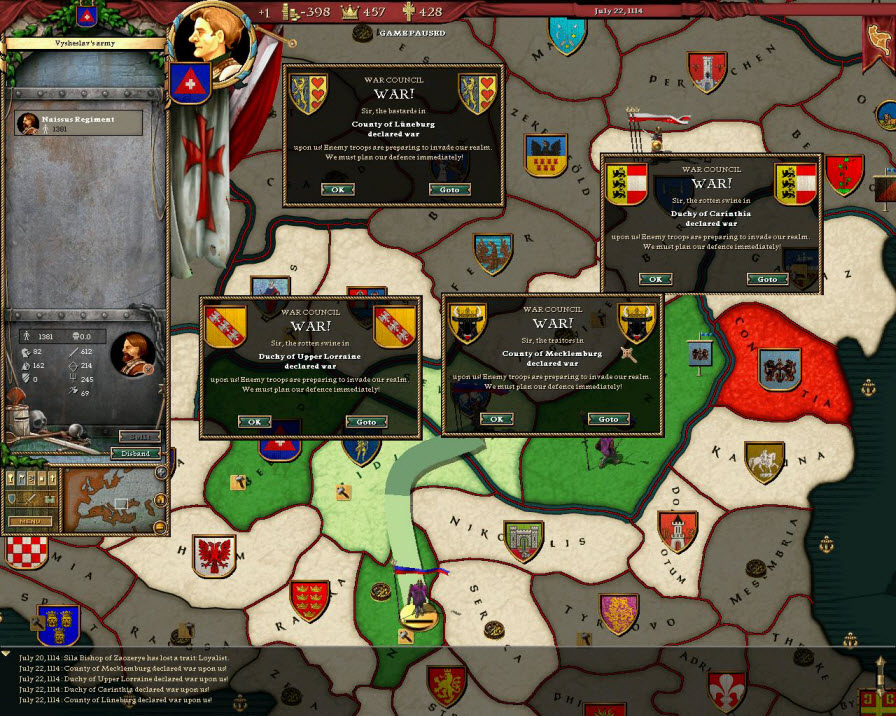Open the game Menu button
The width and height of the screenshot is (896, 716).
(x=30, y=521)
